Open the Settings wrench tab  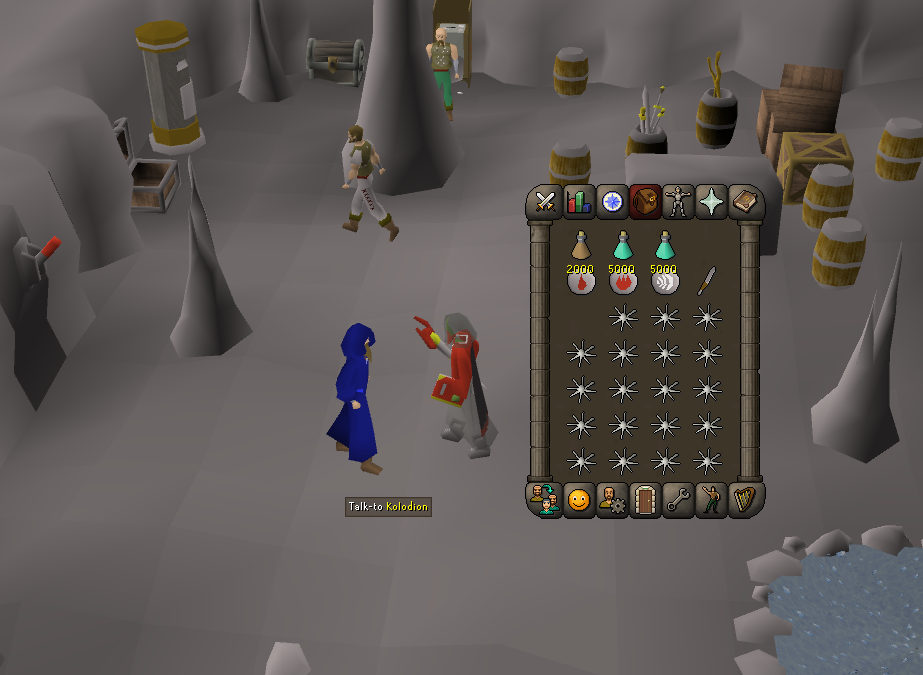click(678, 499)
